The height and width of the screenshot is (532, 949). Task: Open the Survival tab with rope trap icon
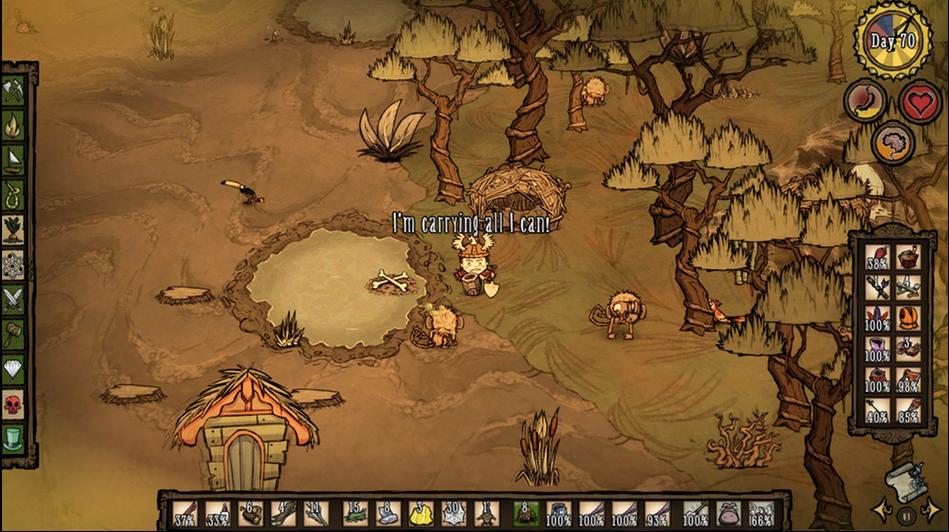coord(13,195)
